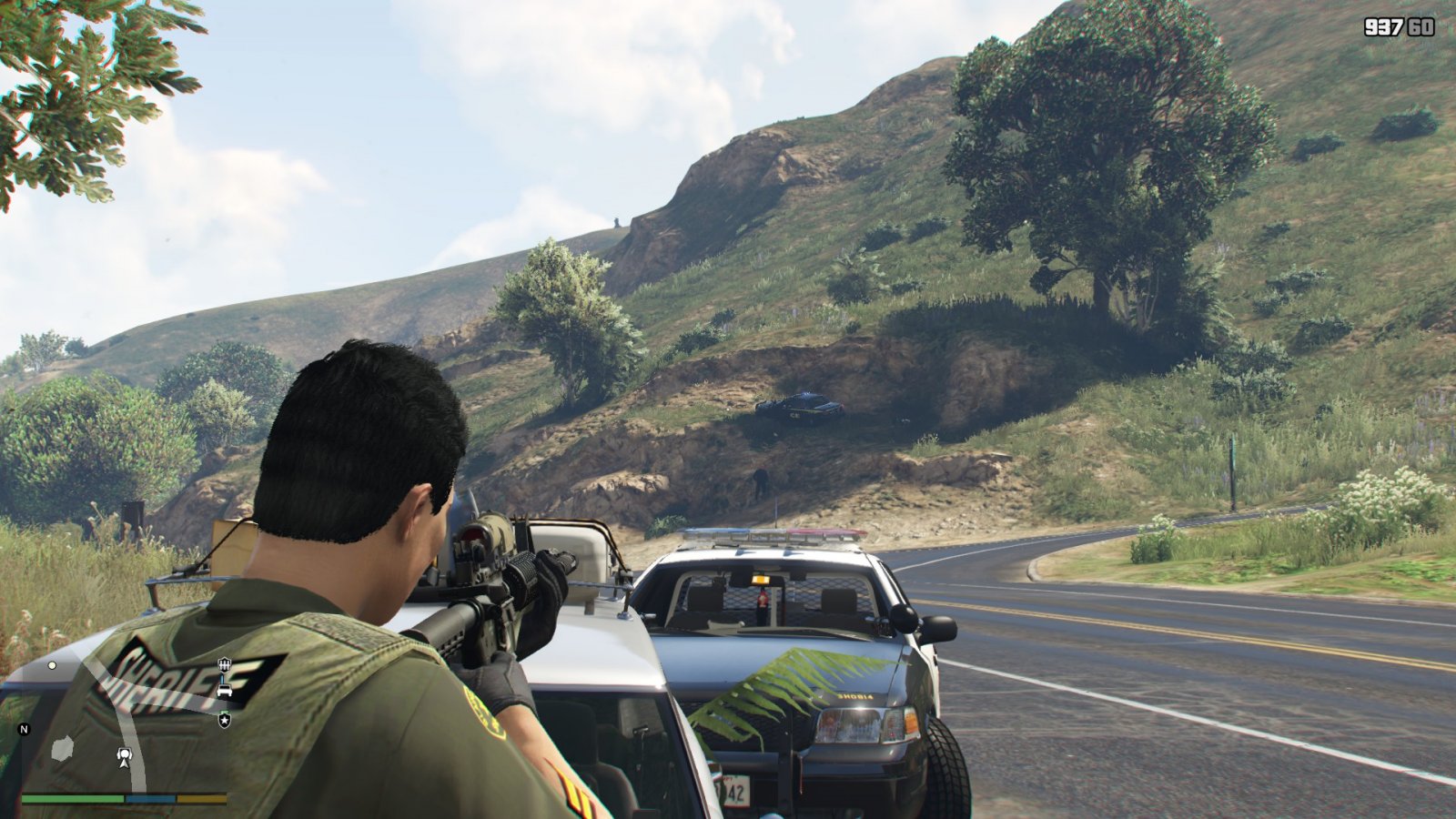1456x819 pixels.
Task: Click the north compass marker on minimap
Action: coord(25,729)
